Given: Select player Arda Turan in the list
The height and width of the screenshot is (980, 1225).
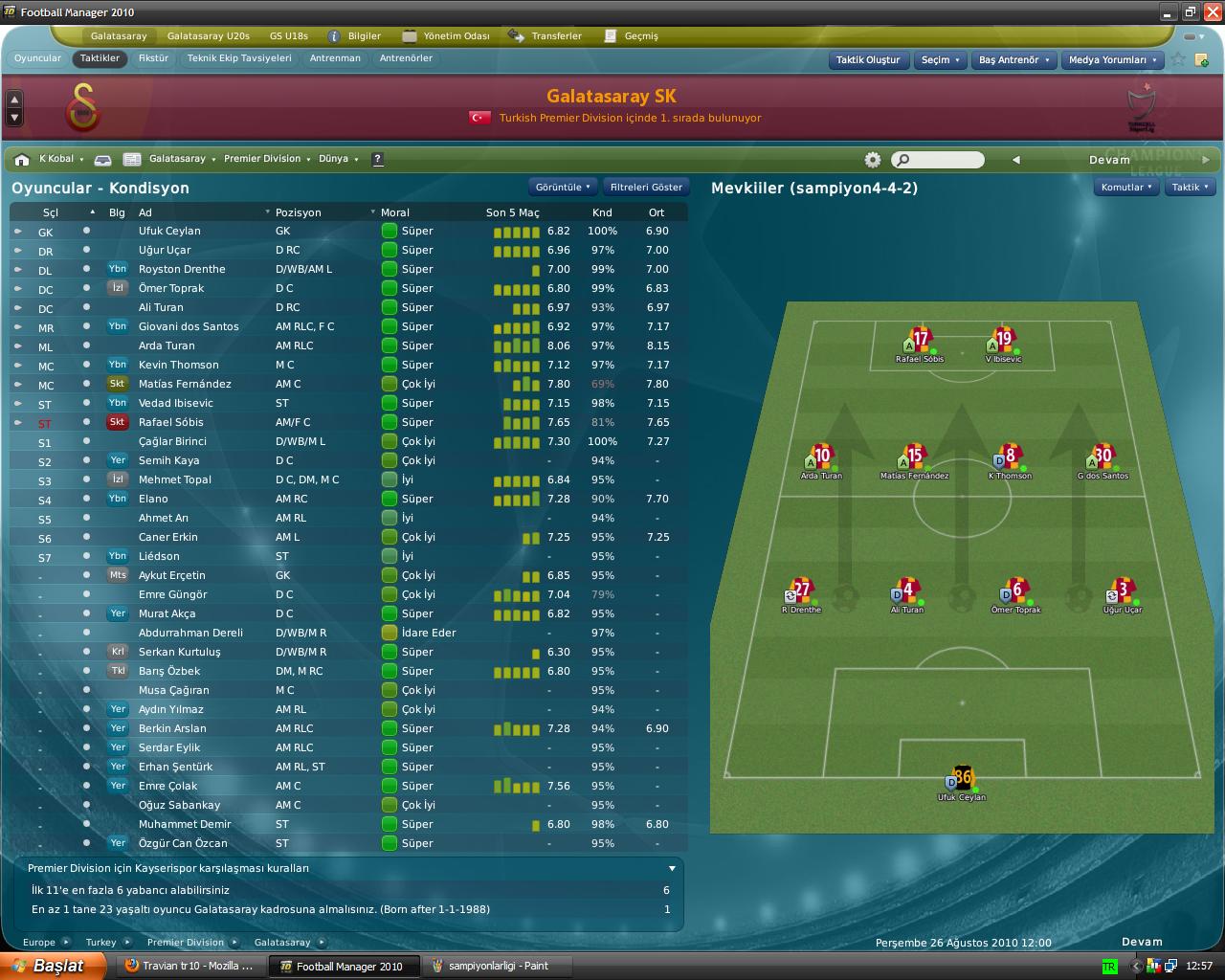Looking at the screenshot, I should click(x=167, y=345).
